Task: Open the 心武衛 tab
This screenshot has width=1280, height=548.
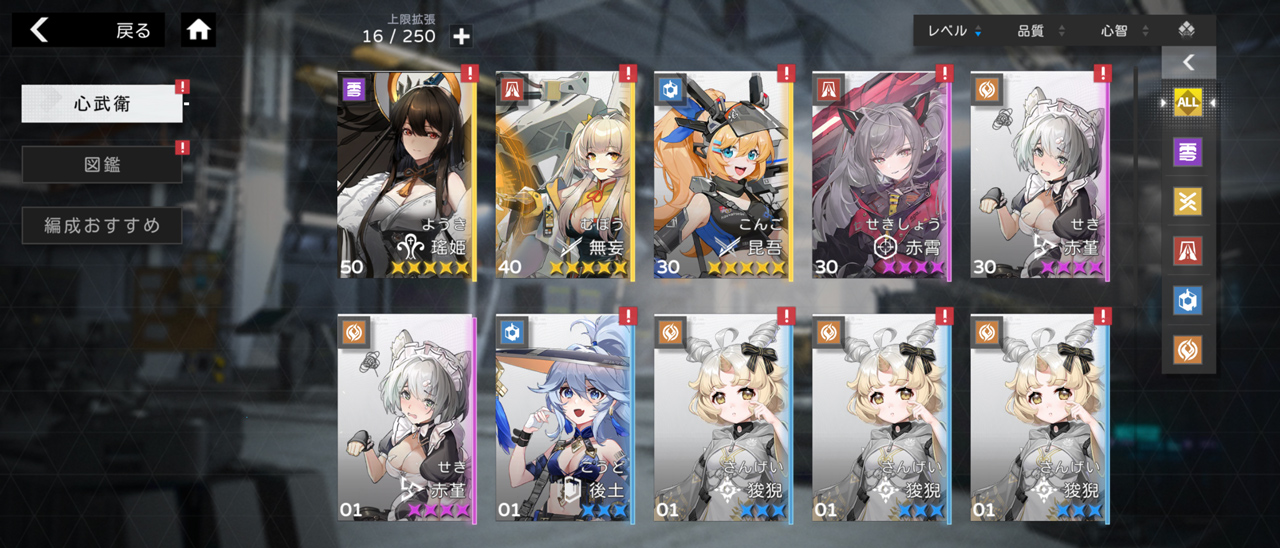Action: pyautogui.click(x=102, y=104)
